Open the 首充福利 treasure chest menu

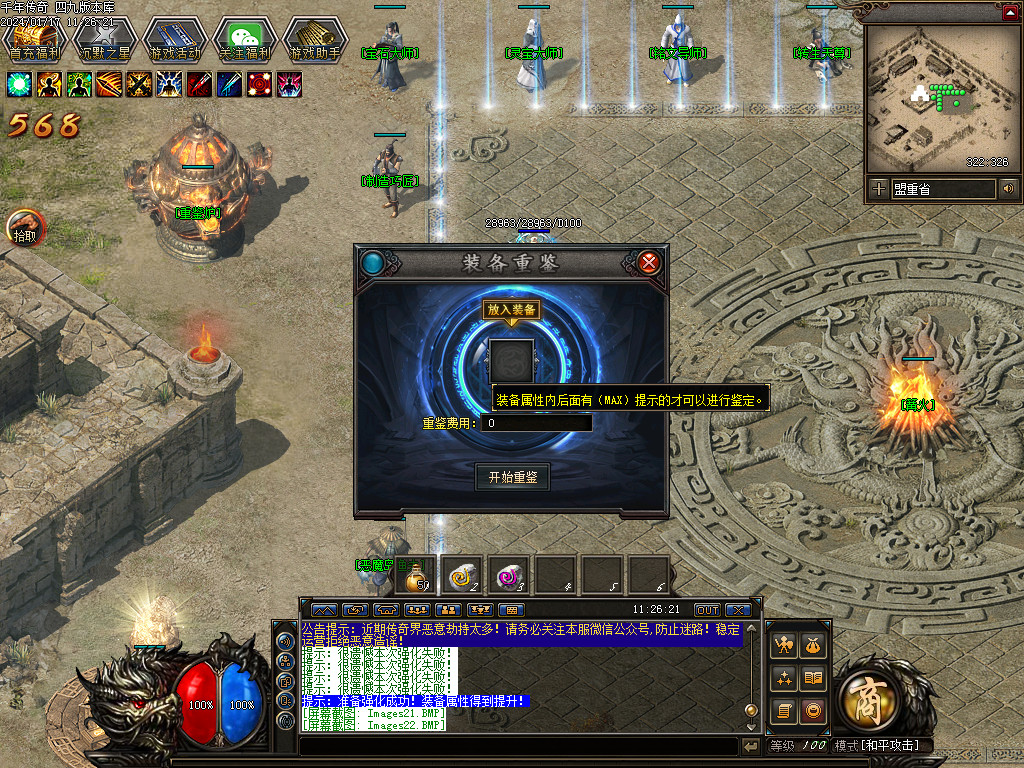pos(35,40)
